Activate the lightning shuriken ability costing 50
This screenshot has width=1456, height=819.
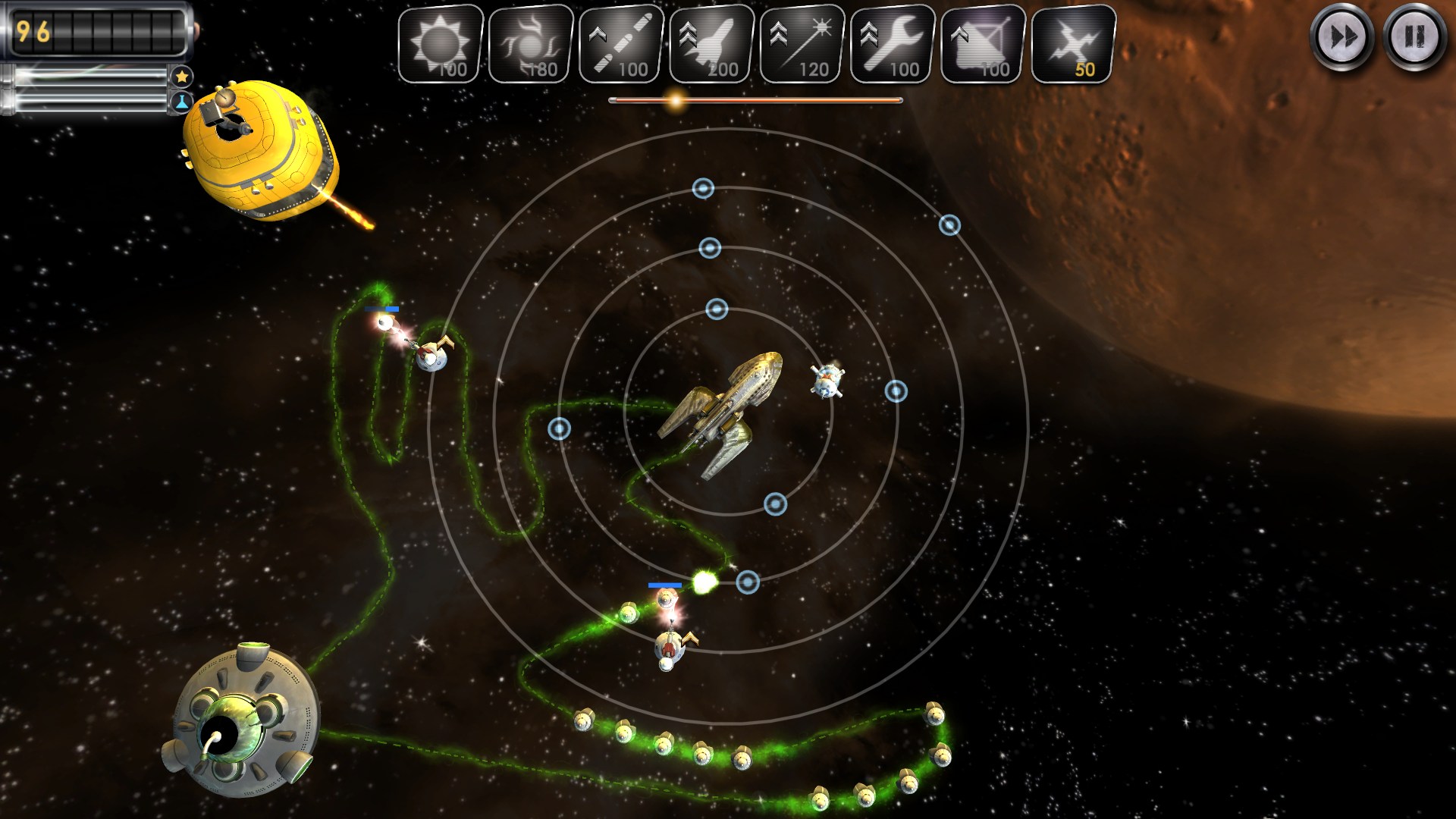[1073, 44]
